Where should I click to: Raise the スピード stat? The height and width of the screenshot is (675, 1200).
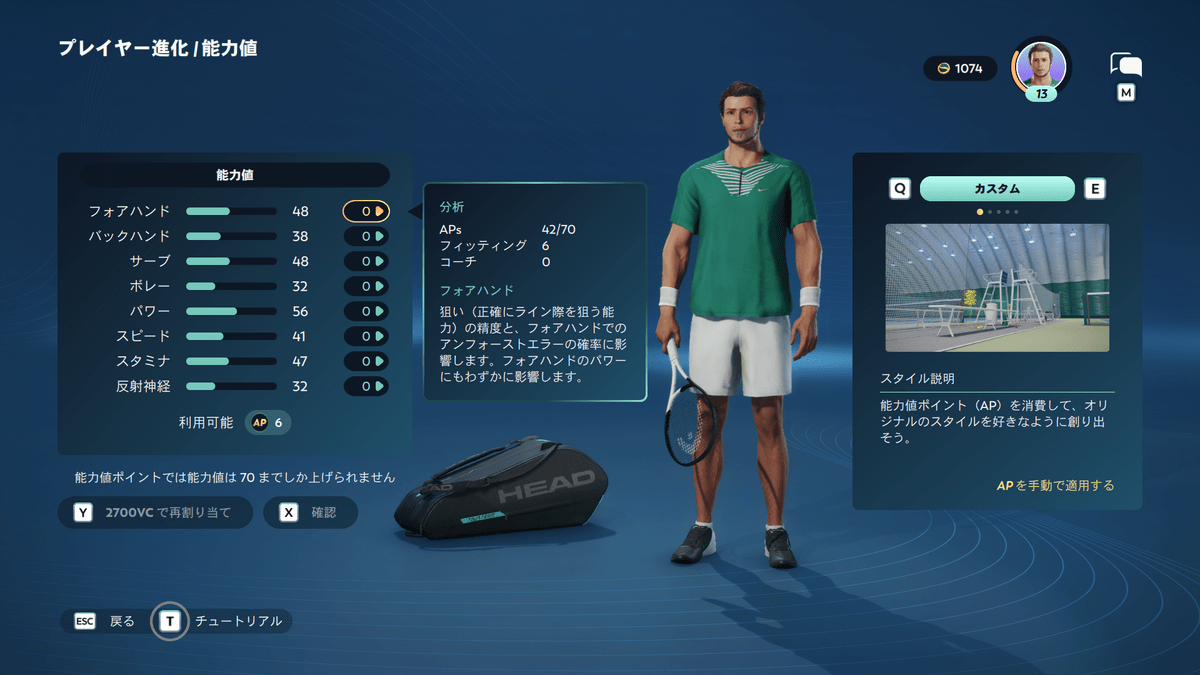(379, 336)
